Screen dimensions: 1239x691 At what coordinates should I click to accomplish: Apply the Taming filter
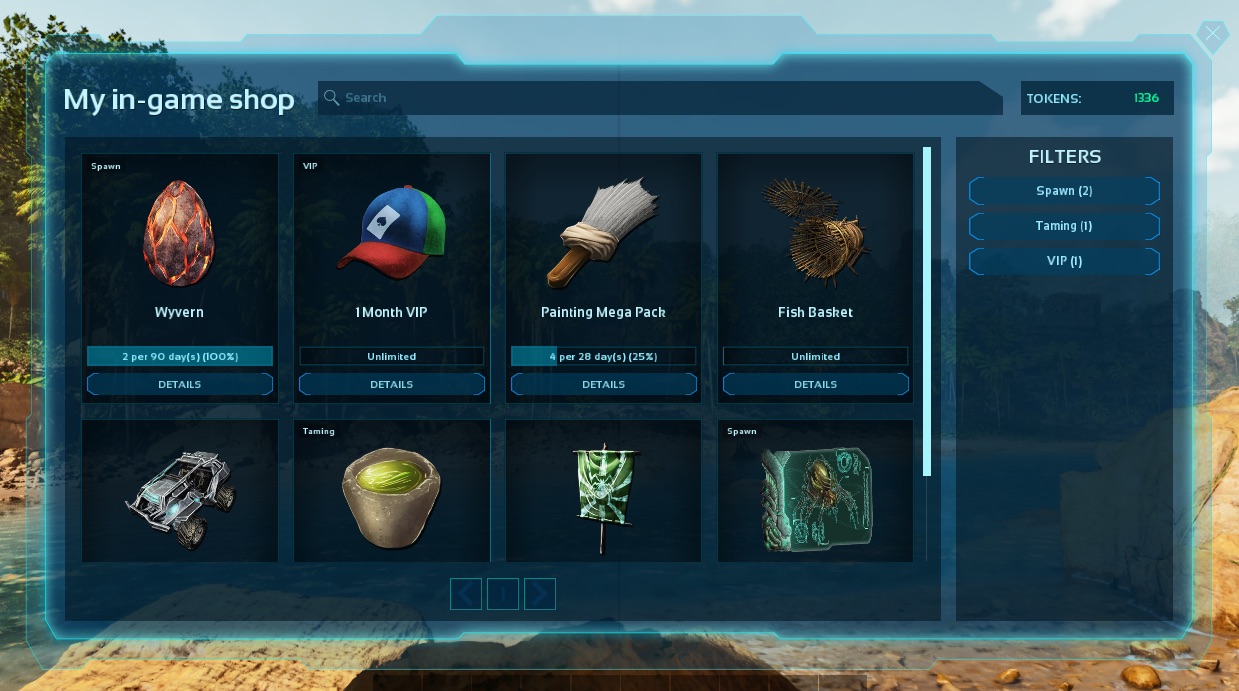1064,226
